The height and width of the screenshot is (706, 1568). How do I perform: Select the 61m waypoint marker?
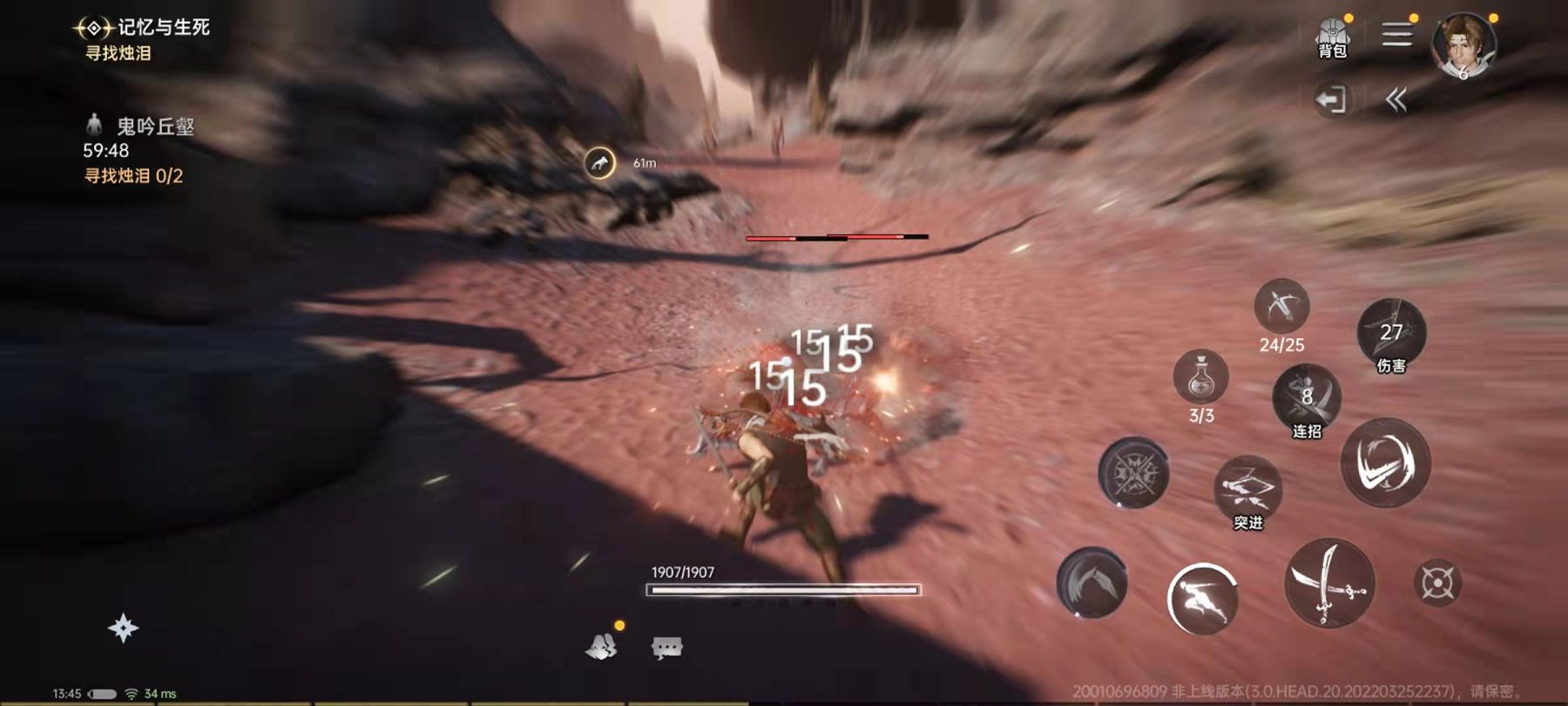(599, 163)
